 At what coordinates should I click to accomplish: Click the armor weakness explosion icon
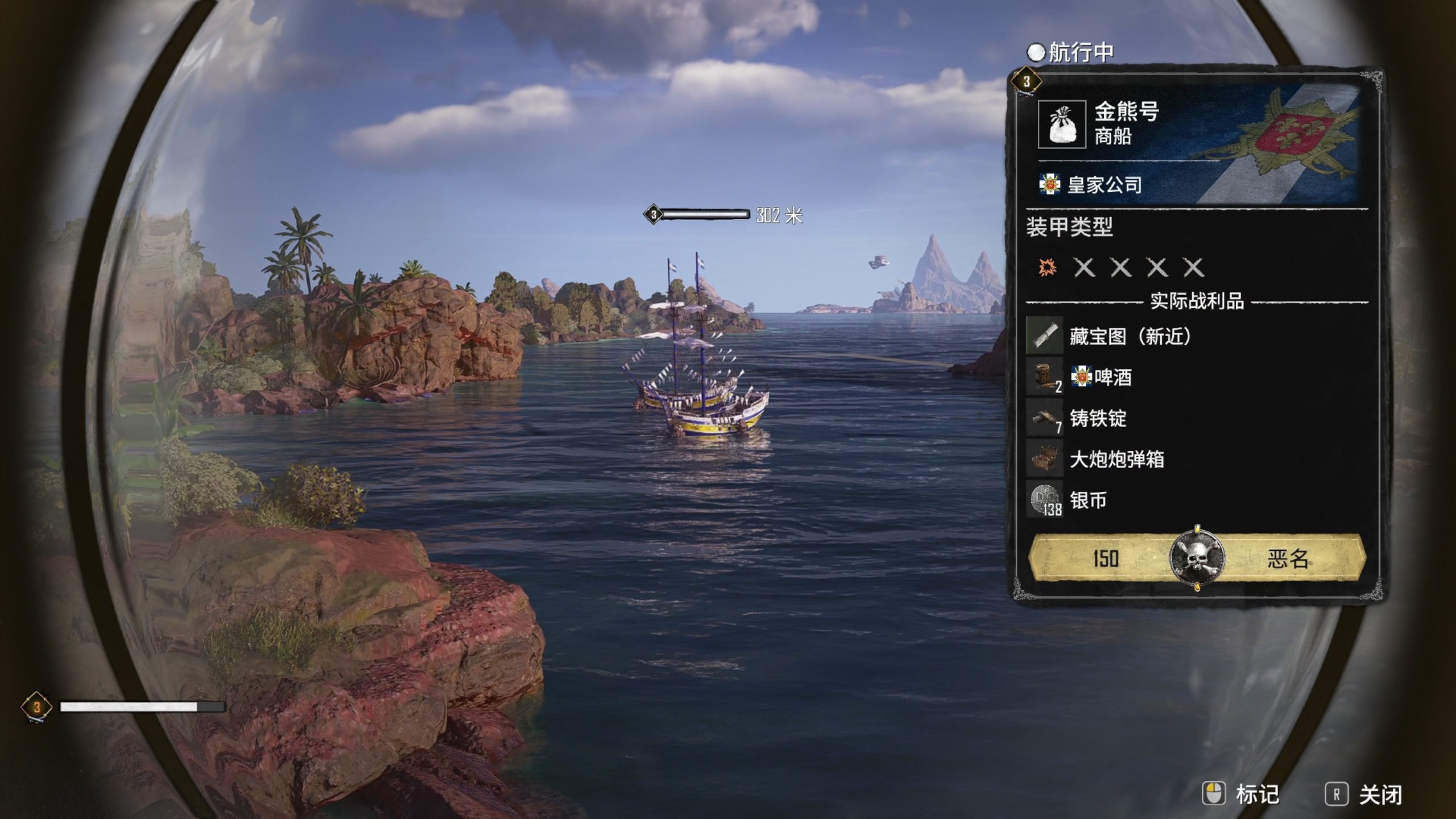tap(1048, 267)
